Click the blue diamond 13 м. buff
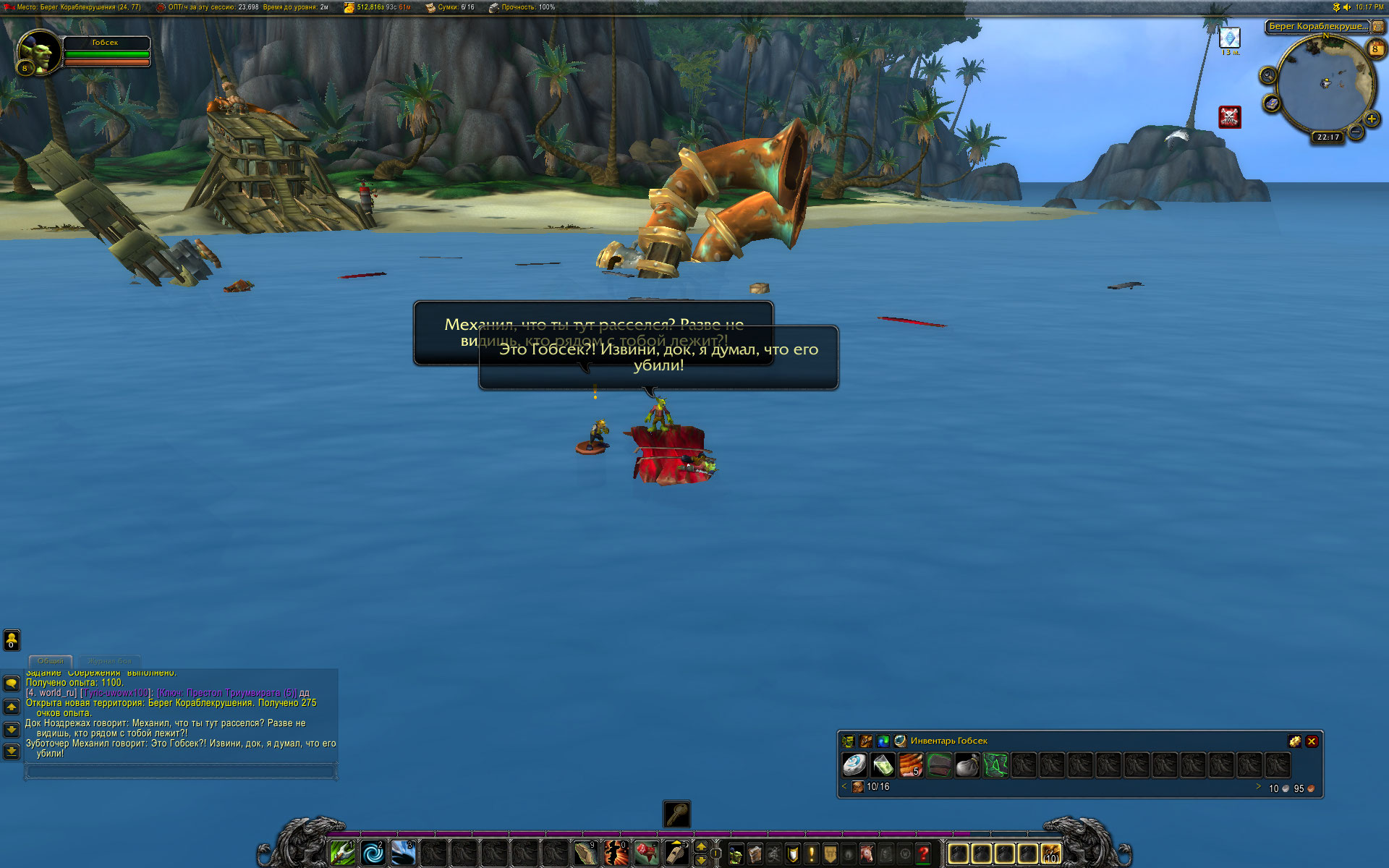Image resolution: width=1389 pixels, height=868 pixels. (1229, 38)
